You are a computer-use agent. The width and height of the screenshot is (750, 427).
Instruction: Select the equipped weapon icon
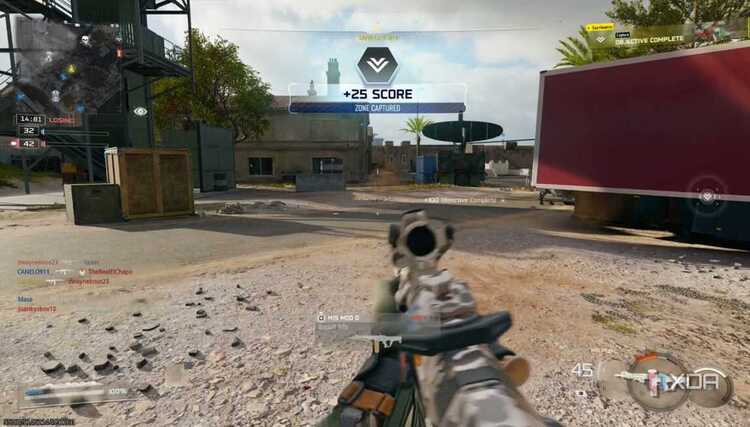[x=645, y=380]
